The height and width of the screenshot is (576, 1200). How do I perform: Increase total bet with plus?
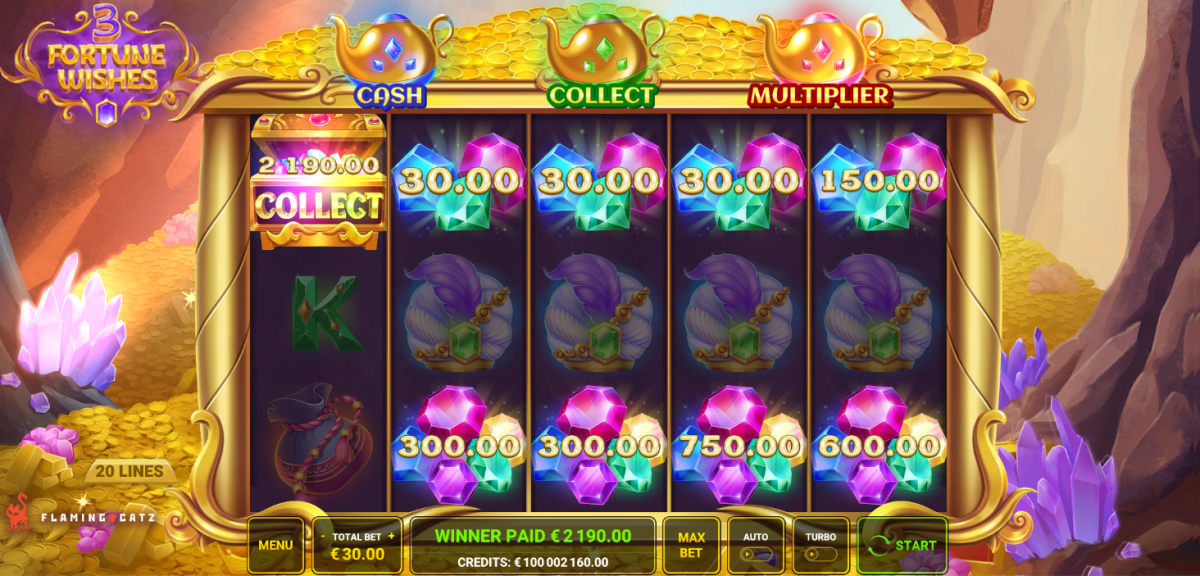point(391,536)
